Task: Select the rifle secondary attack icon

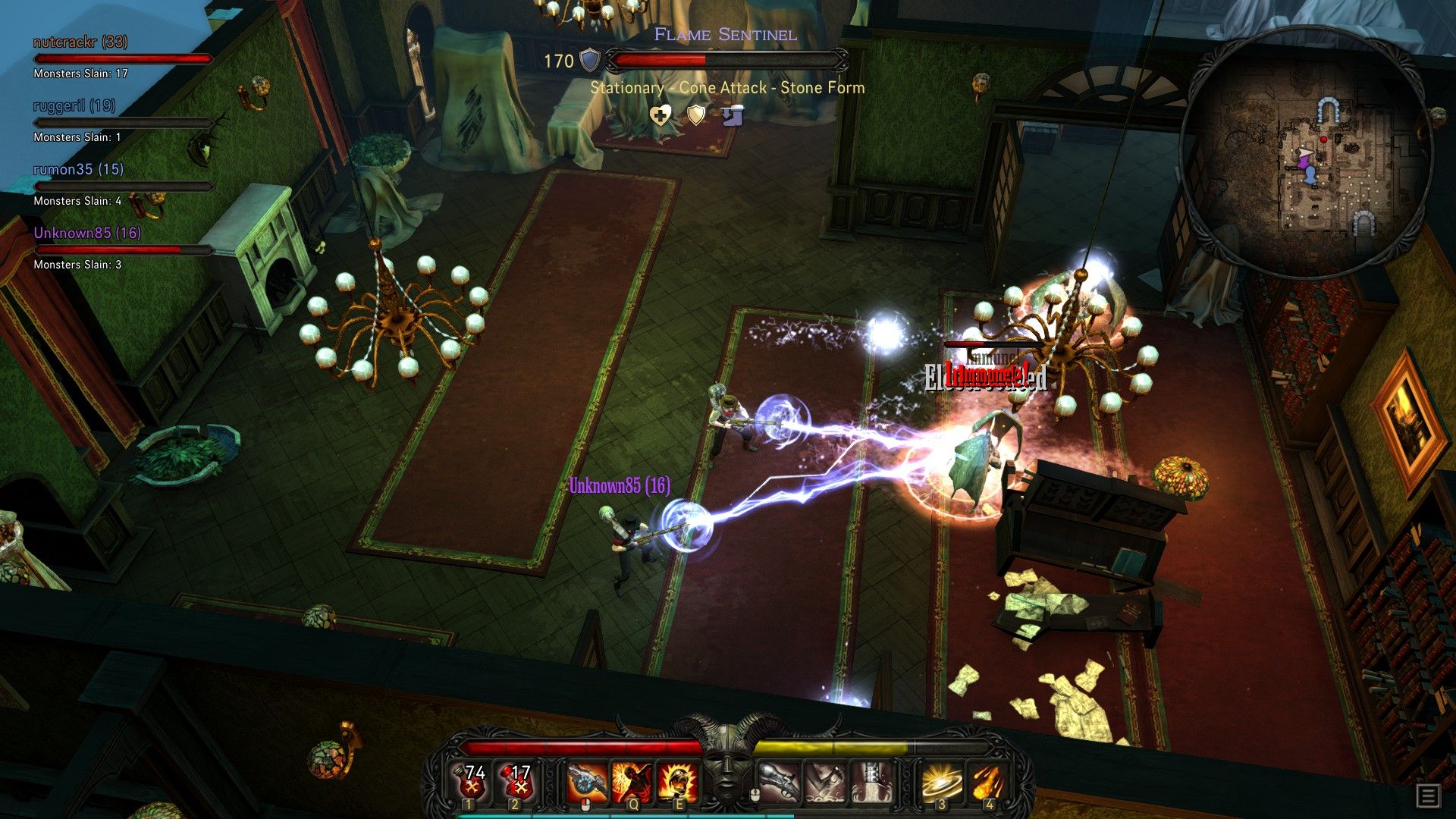Action: coord(778,783)
